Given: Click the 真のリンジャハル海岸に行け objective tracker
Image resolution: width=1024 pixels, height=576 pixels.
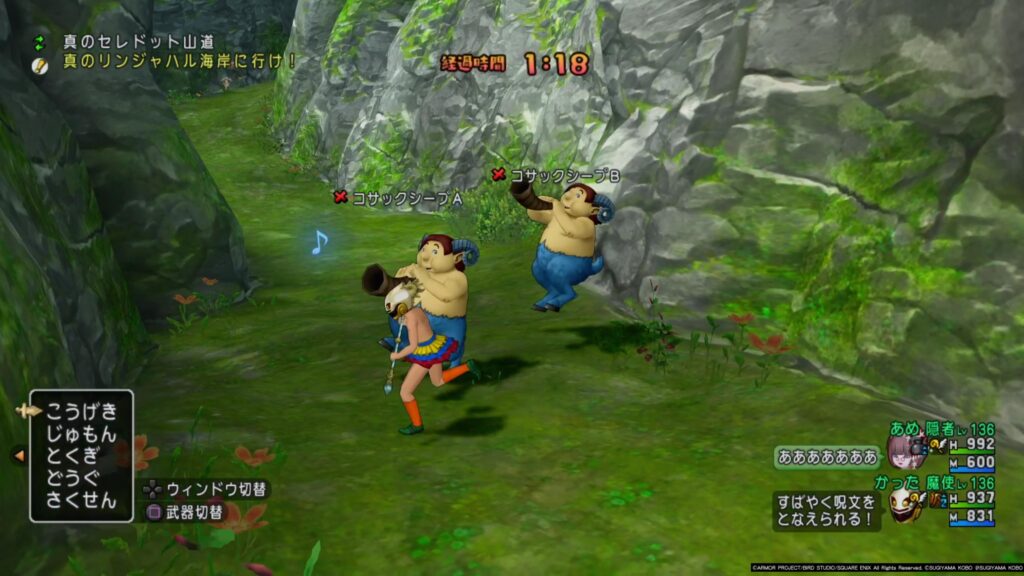Looking at the screenshot, I should coord(180,61).
